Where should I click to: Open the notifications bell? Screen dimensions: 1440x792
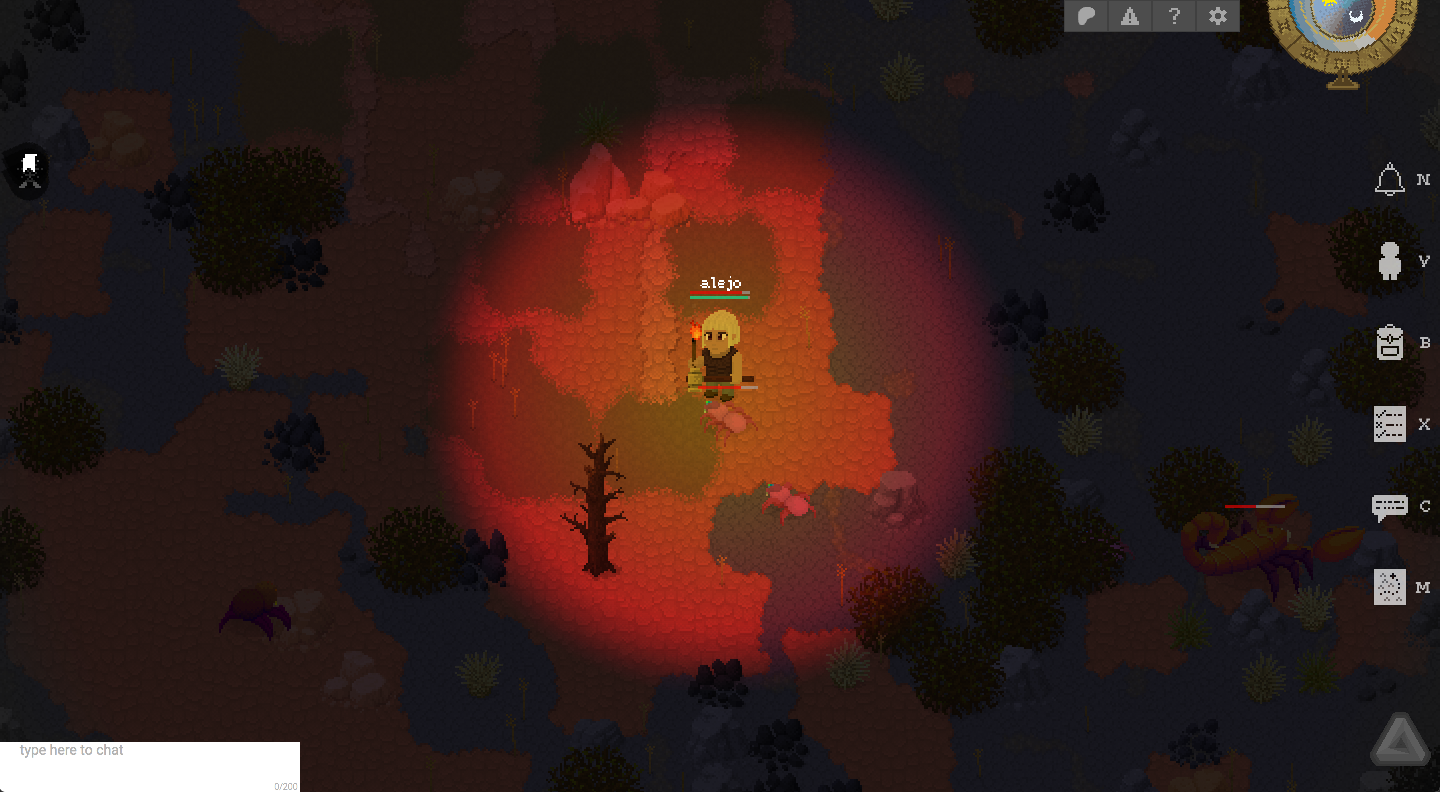click(1389, 180)
